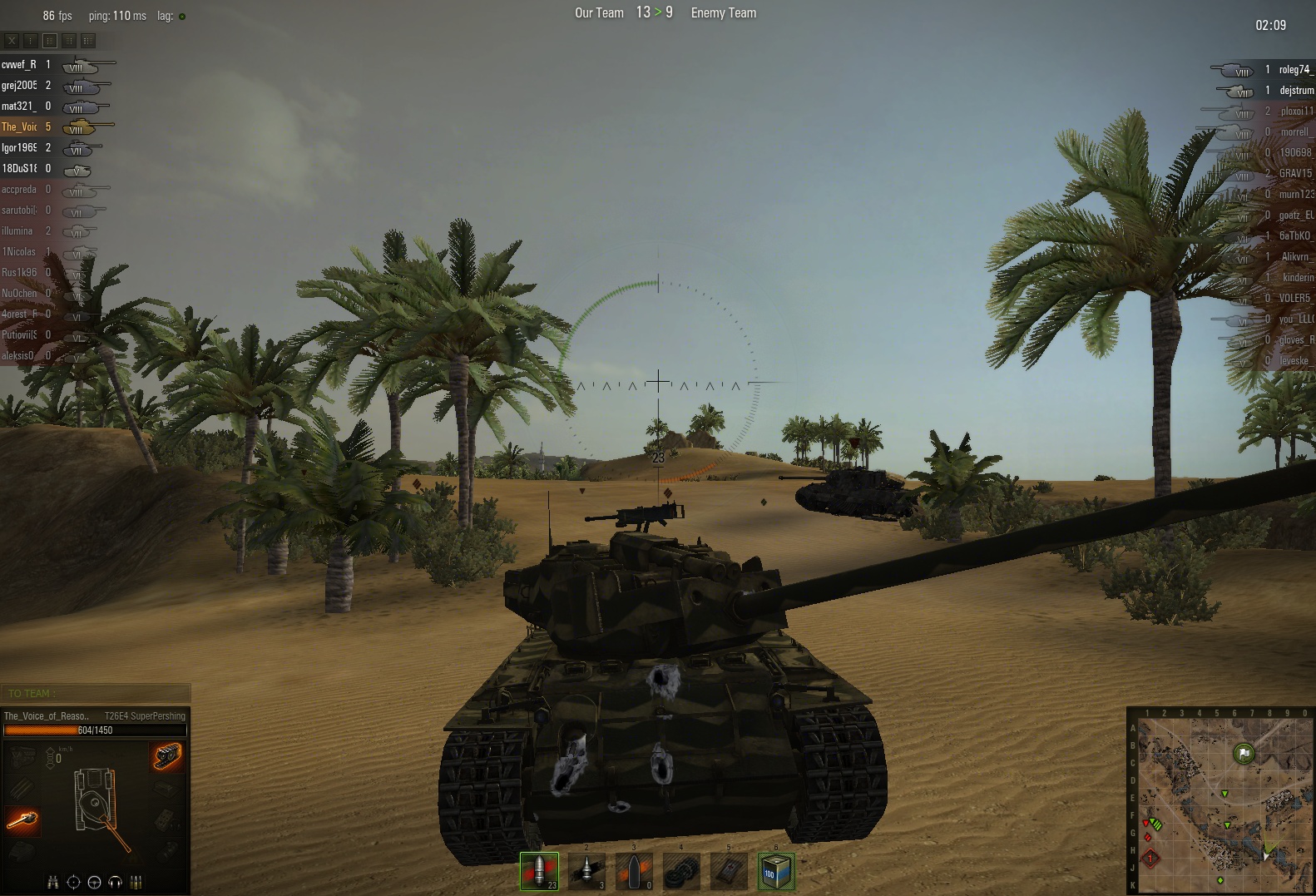Click the green flag base marker on minimap

[1243, 754]
